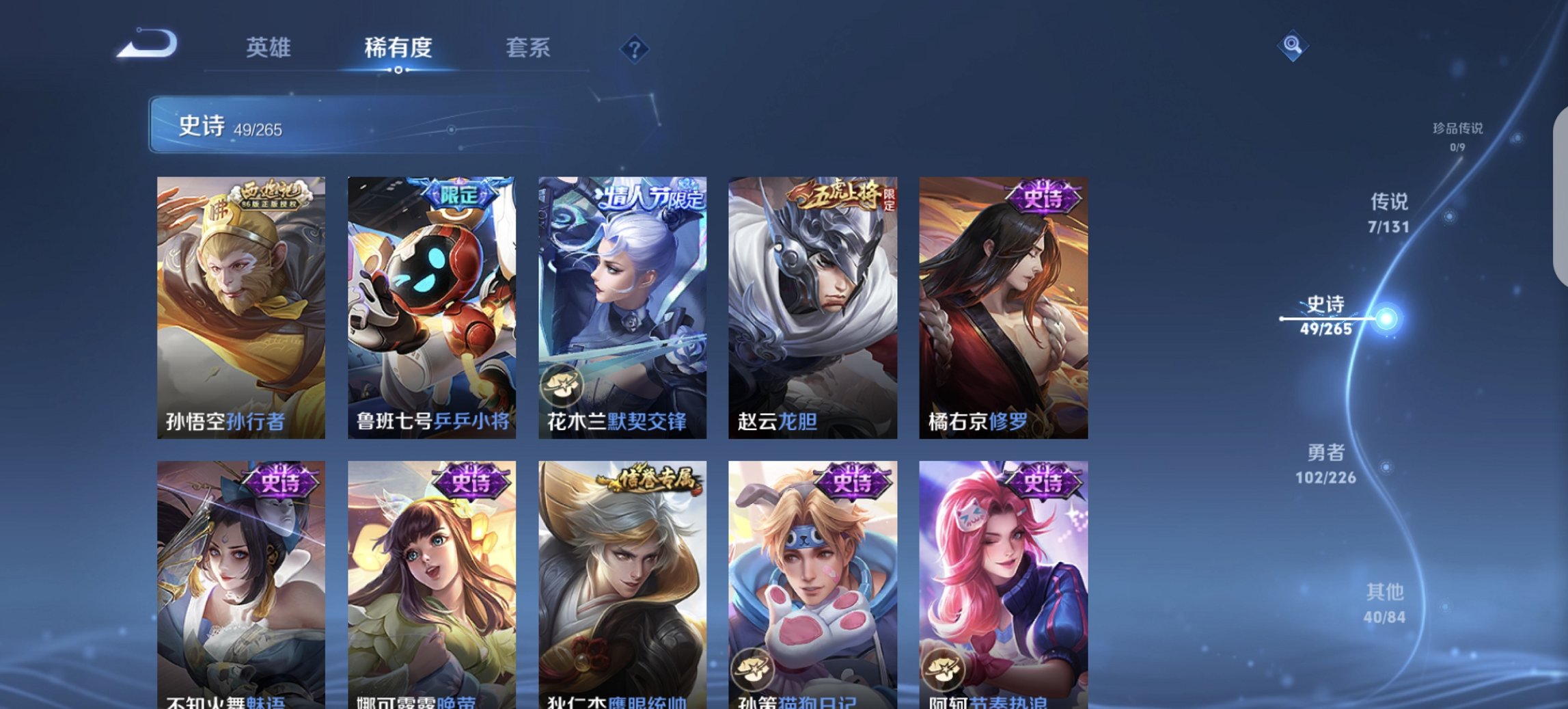Click the 限定 badge on 鲁班七号乒乓小将
1568x709 pixels.
pos(459,194)
